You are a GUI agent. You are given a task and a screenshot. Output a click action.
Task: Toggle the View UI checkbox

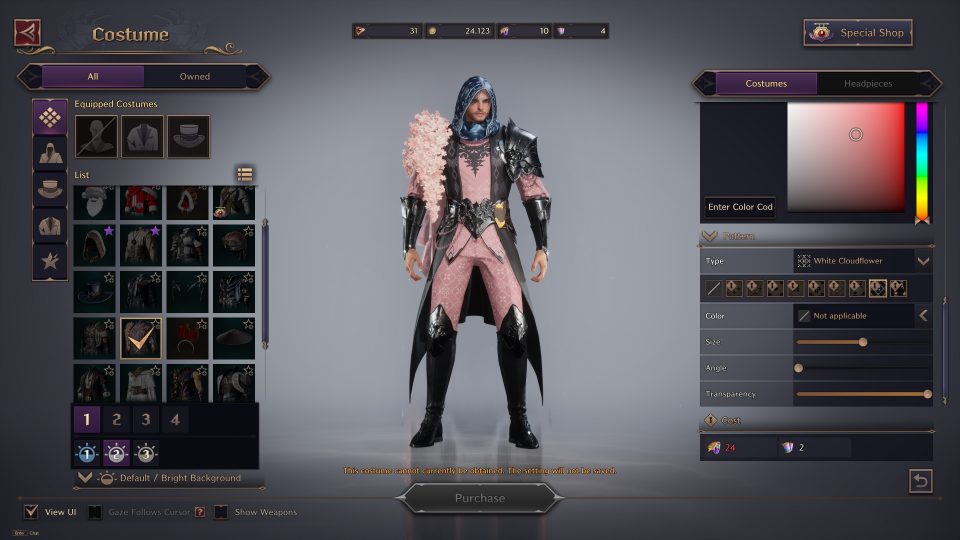point(31,512)
